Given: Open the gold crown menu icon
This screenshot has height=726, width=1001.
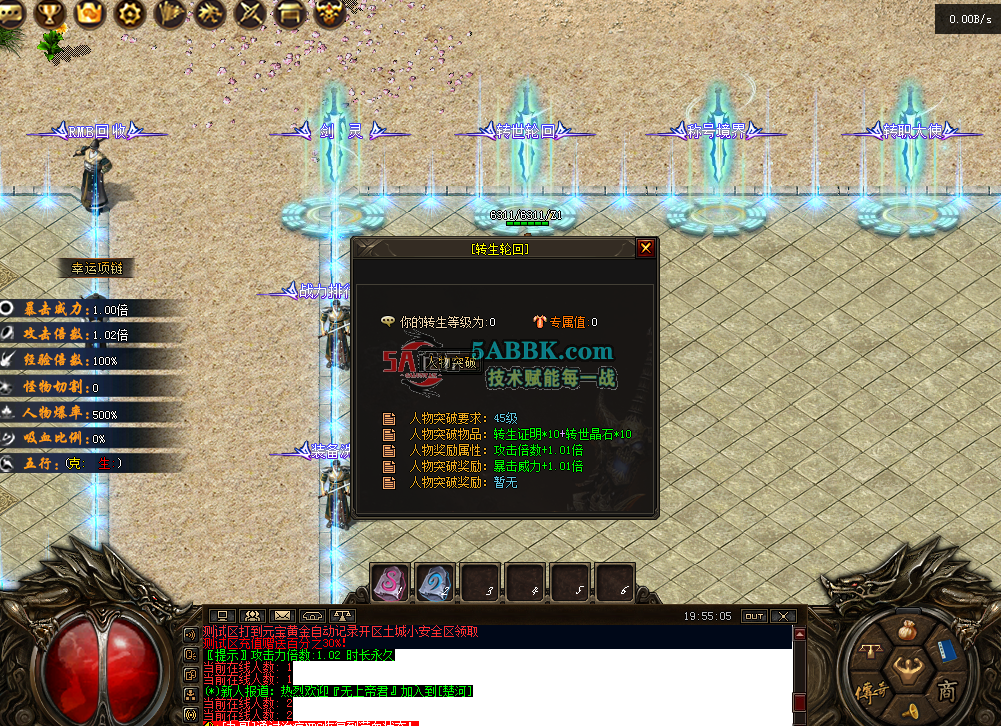Looking at the screenshot, I should [90, 13].
